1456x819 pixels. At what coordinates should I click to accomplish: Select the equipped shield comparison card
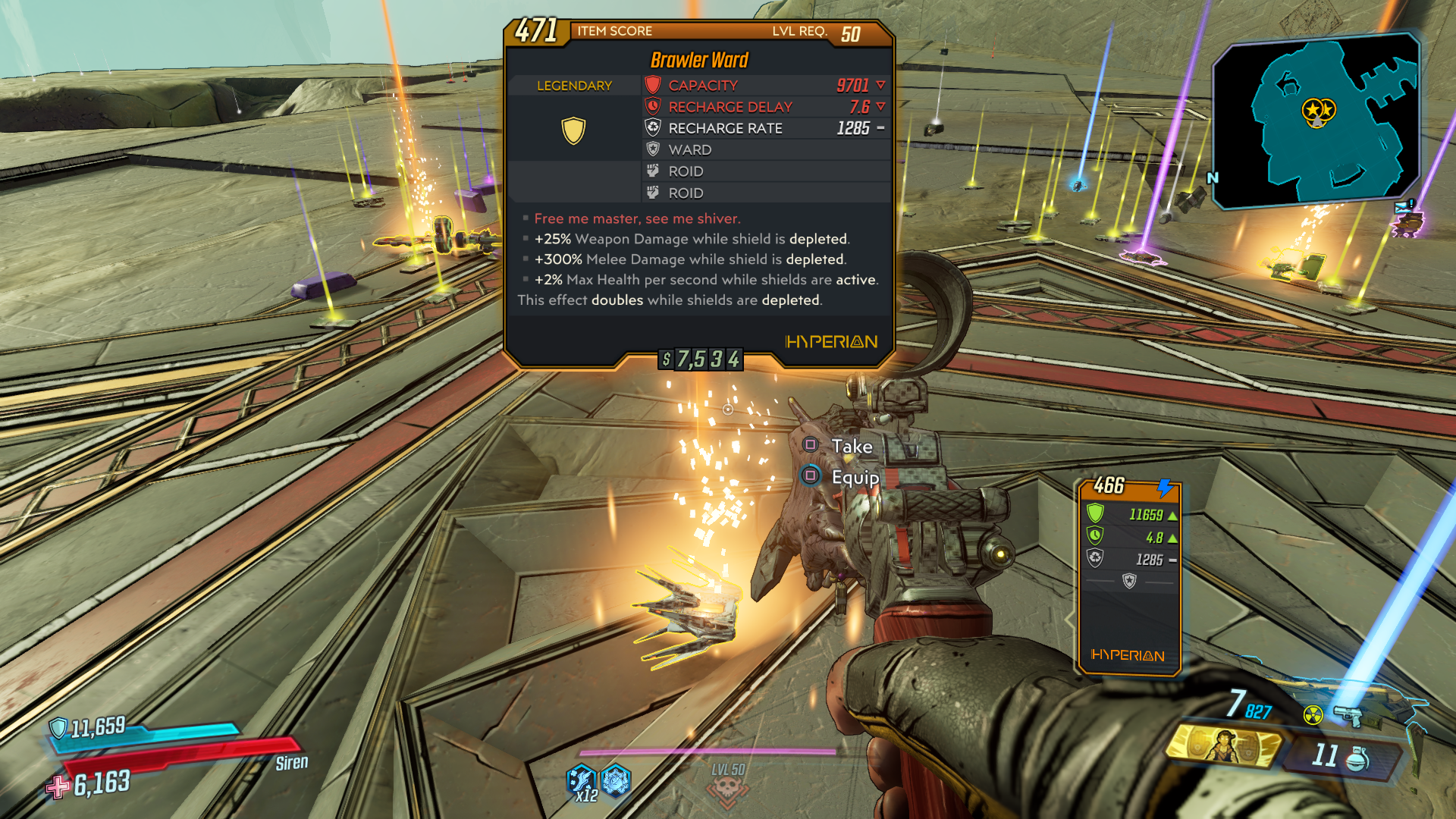(x=1128, y=576)
